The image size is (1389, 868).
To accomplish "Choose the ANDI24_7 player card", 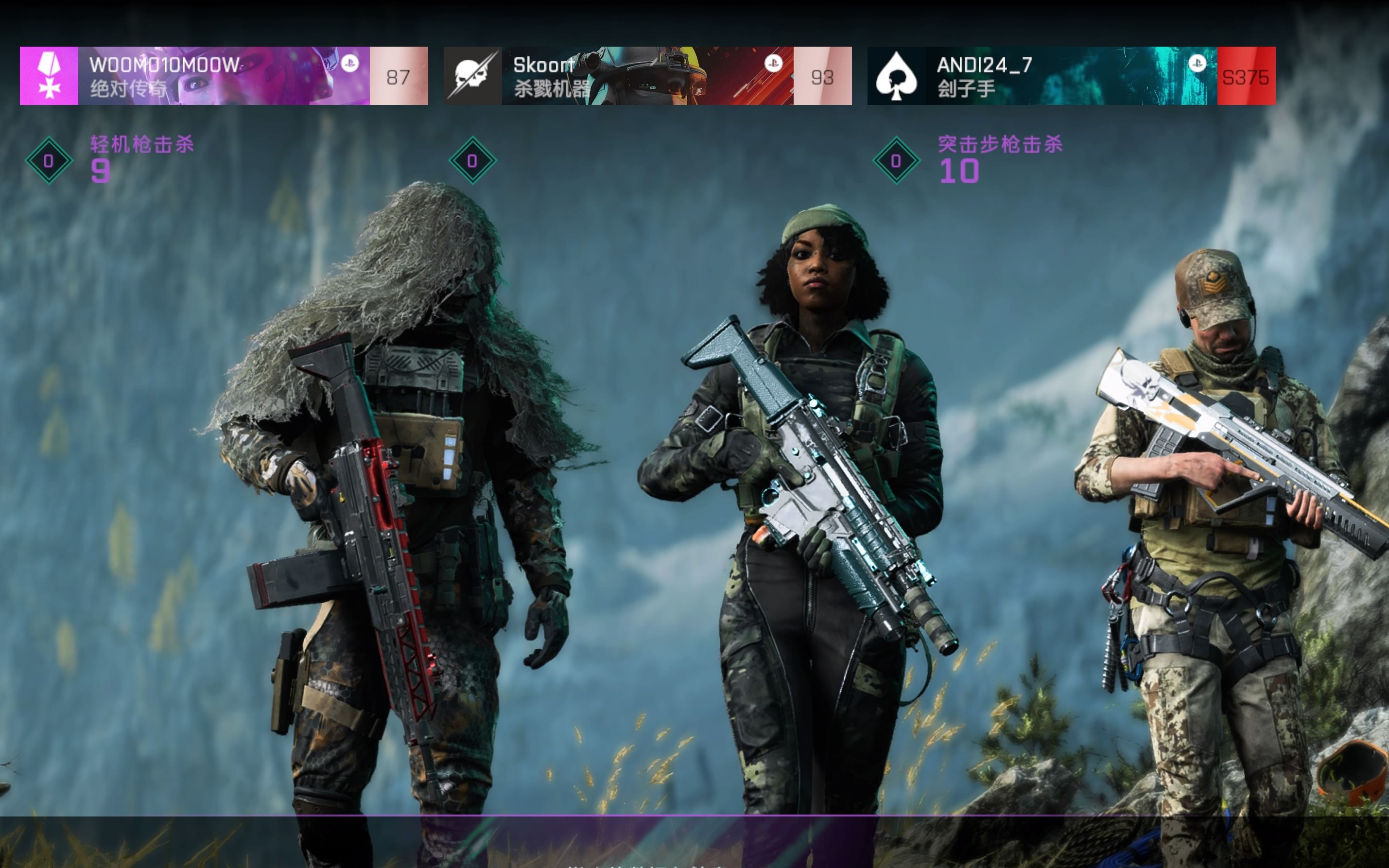I will tap(1071, 76).
